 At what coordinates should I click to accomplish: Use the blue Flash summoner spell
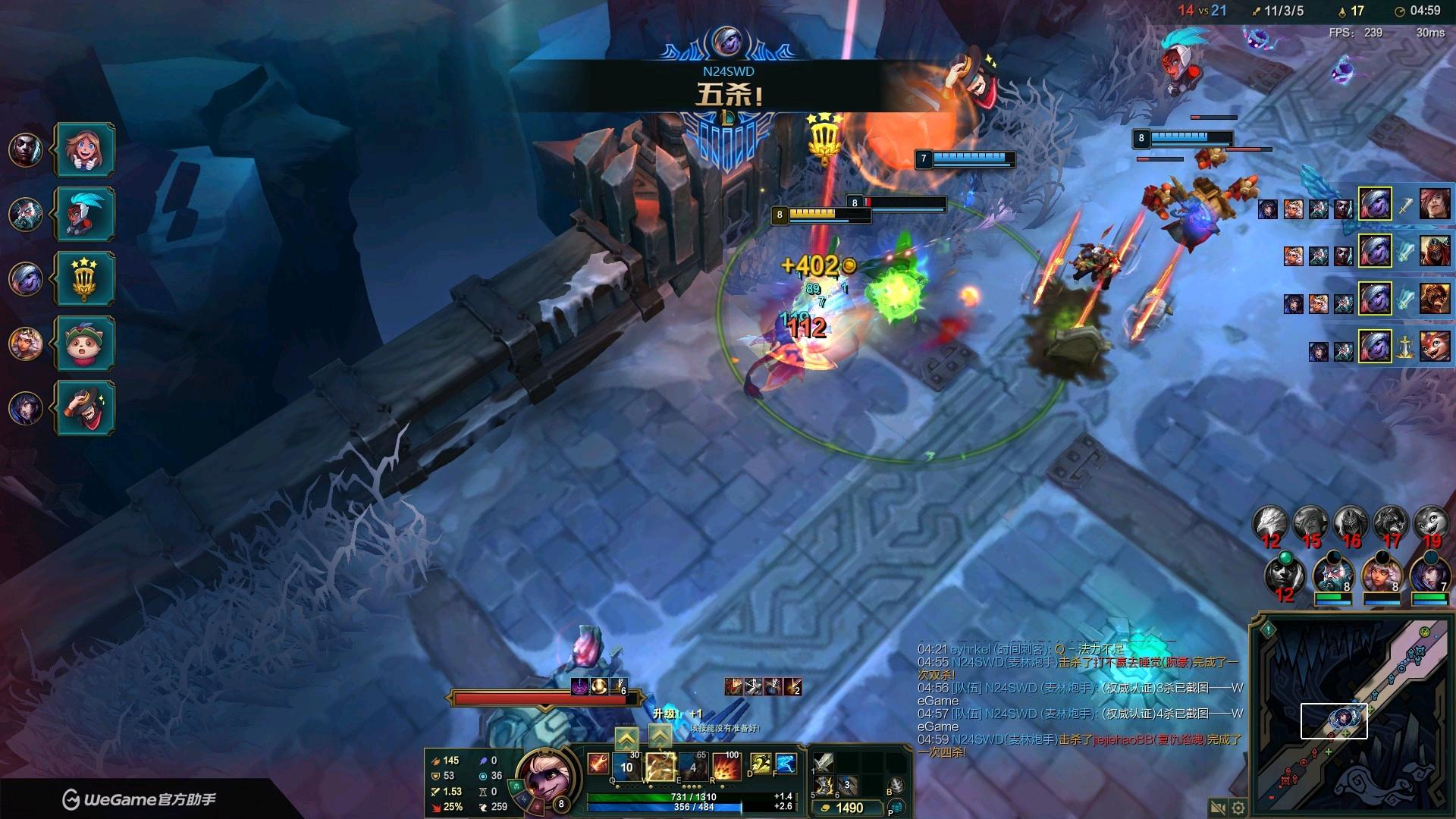click(x=785, y=764)
